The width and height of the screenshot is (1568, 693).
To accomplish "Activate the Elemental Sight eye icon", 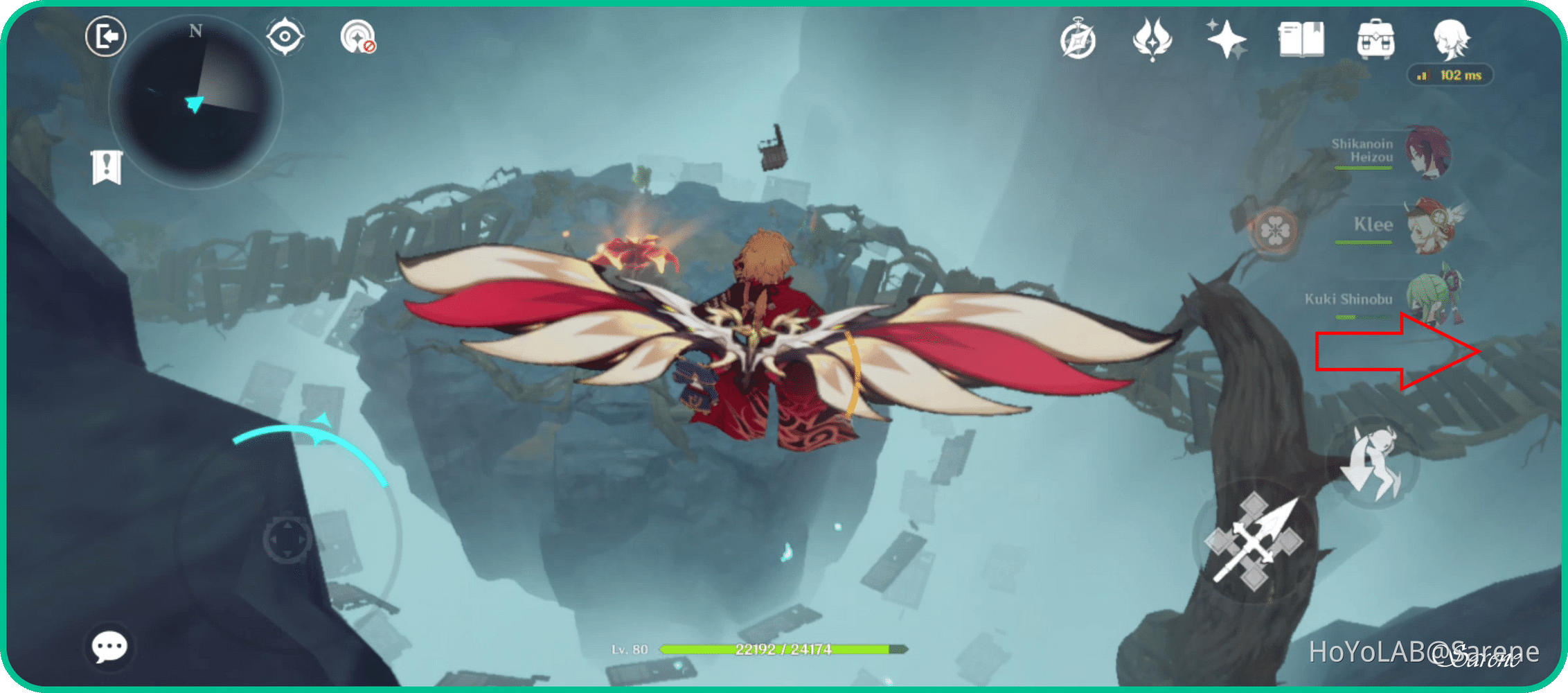I will pyautogui.click(x=286, y=38).
